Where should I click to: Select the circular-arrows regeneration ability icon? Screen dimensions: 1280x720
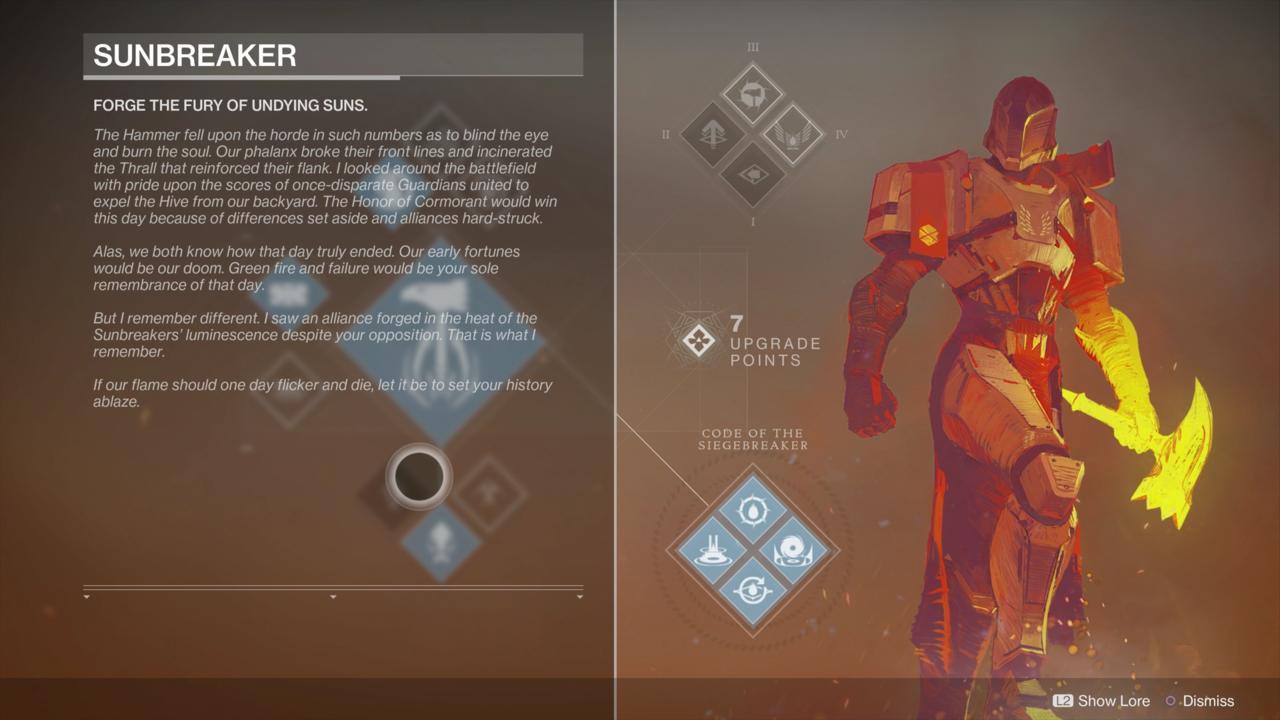coord(750,586)
